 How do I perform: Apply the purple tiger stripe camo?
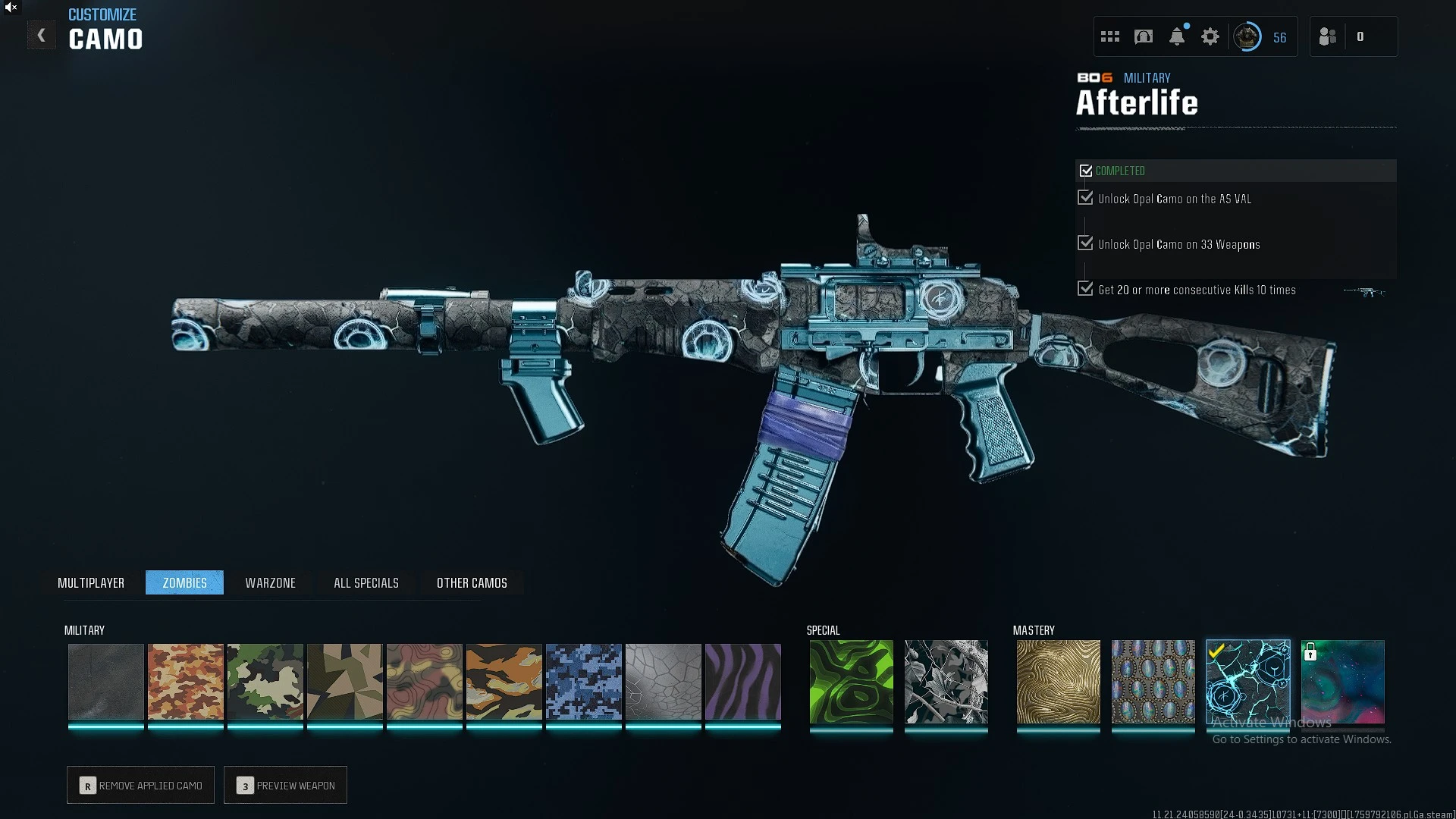point(743,681)
